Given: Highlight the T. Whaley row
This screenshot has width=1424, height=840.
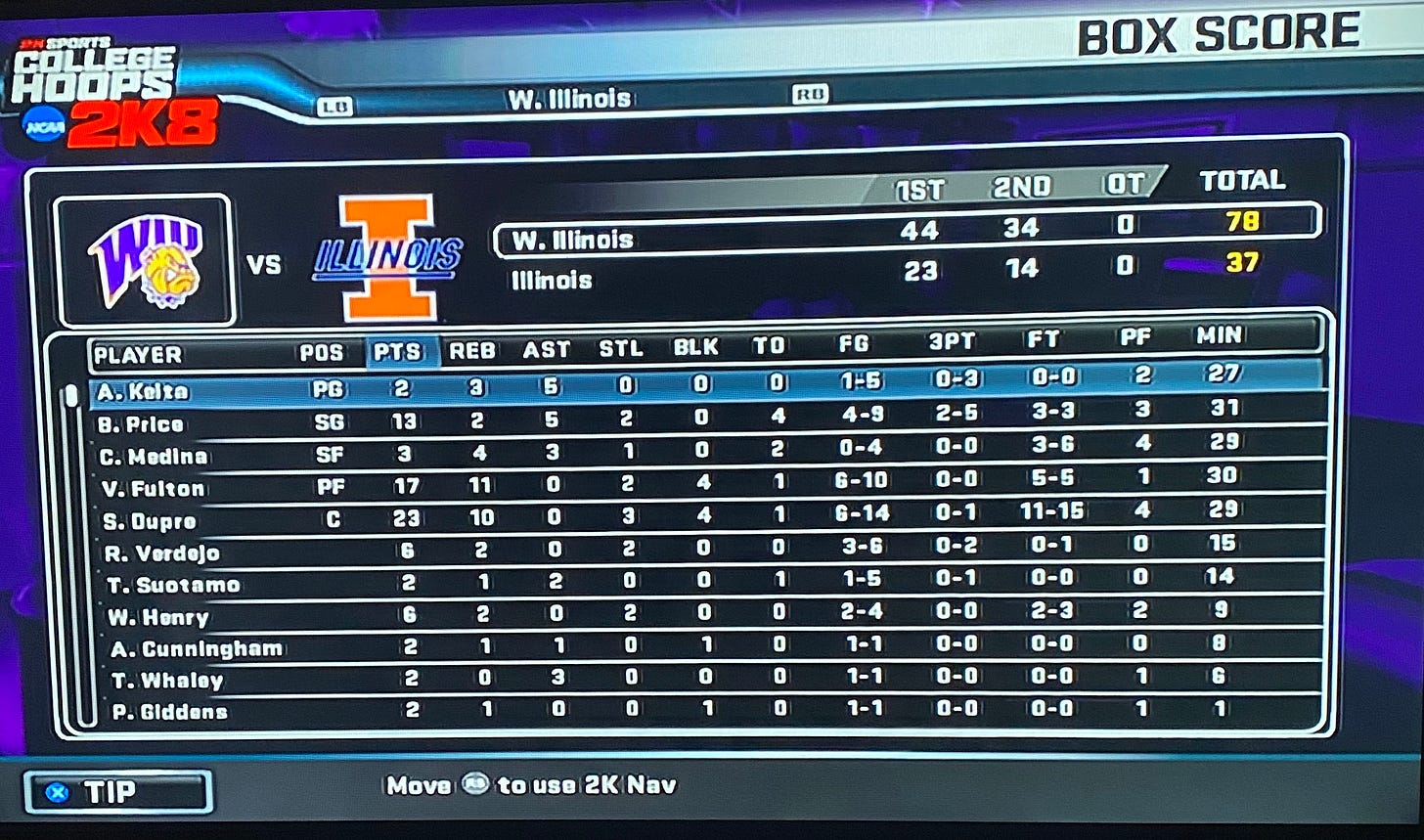Looking at the screenshot, I should [167, 681].
